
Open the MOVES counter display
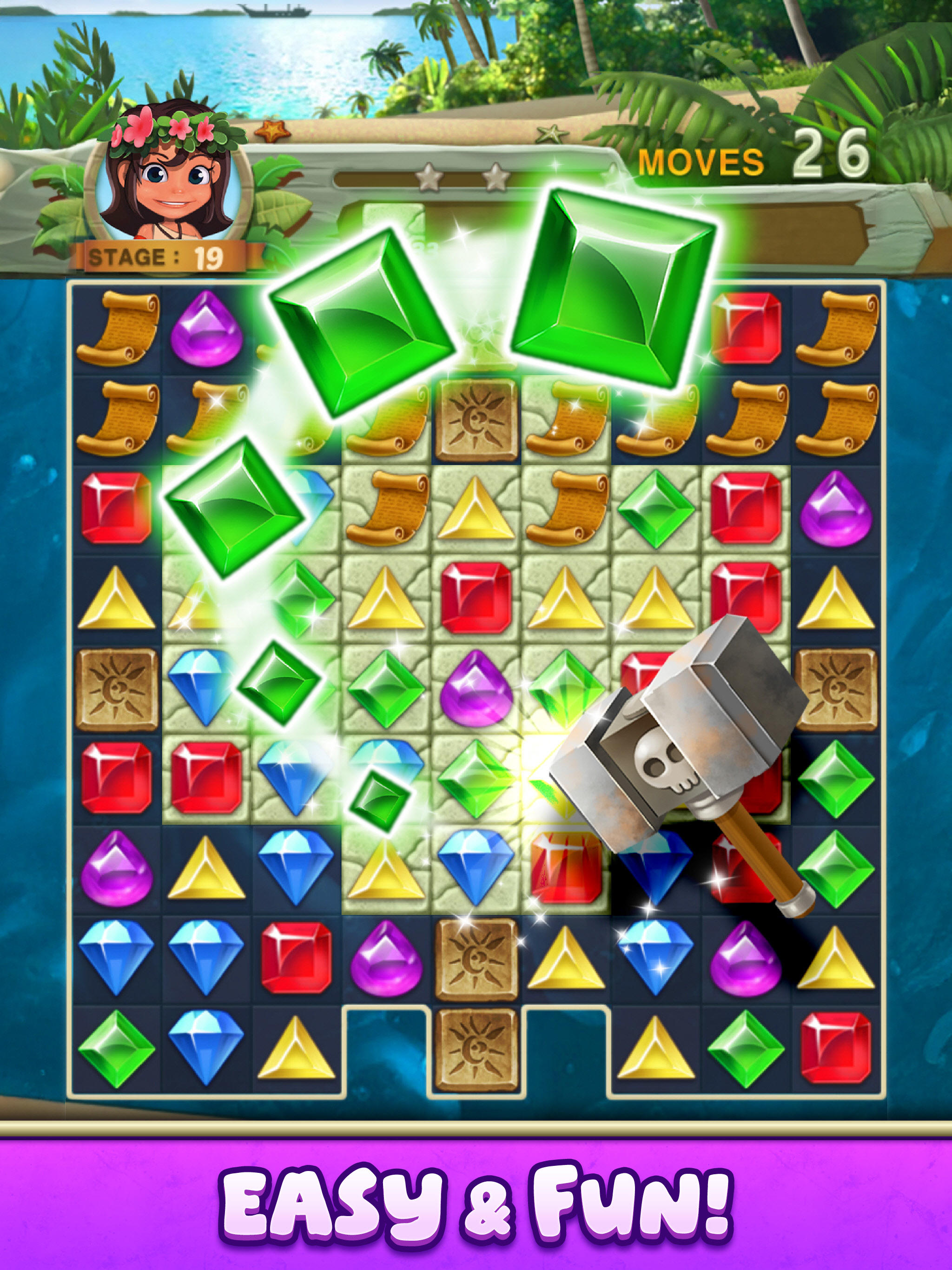click(x=703, y=163)
